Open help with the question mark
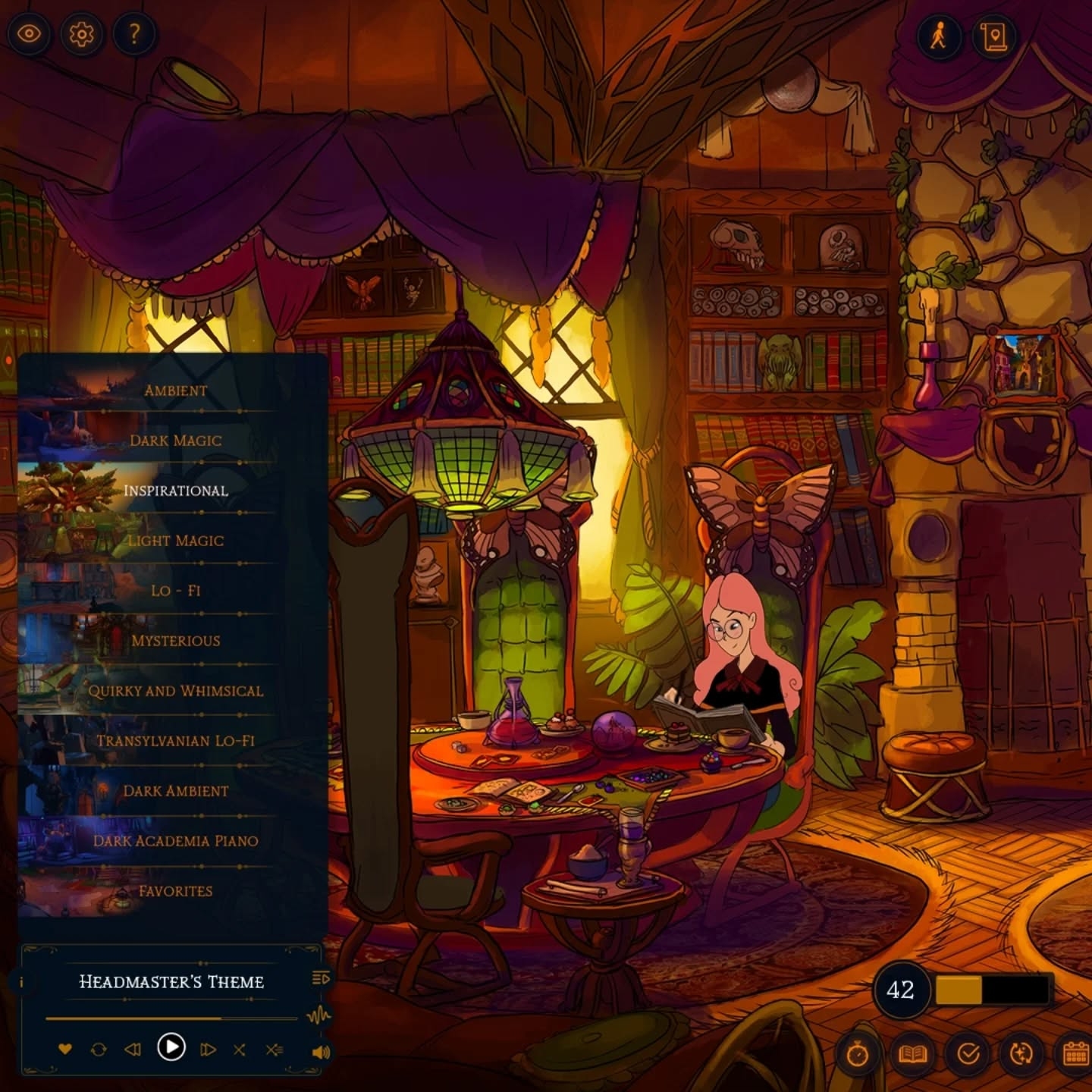Viewport: 1092px width, 1092px height. [134, 34]
